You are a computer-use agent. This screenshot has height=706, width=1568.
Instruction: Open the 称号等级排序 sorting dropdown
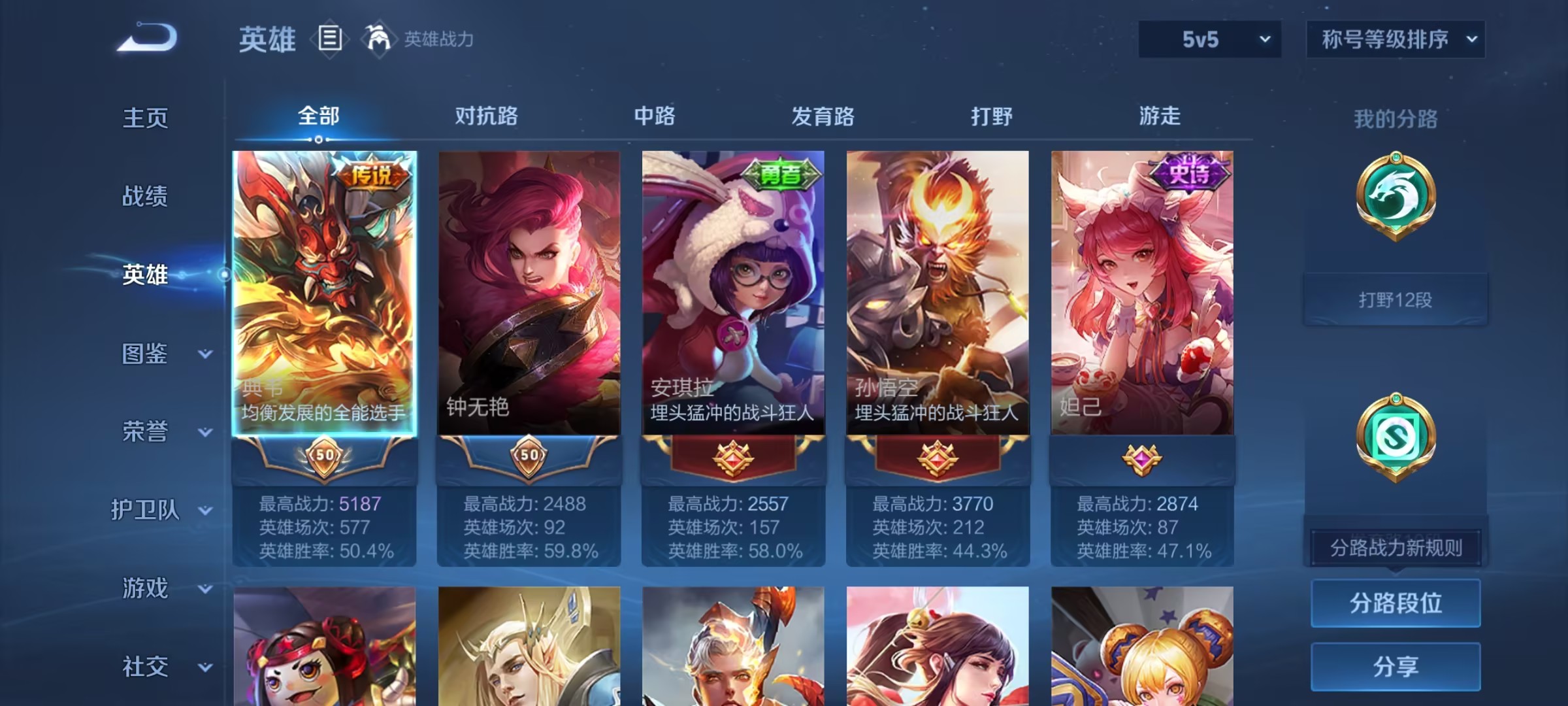1395,39
